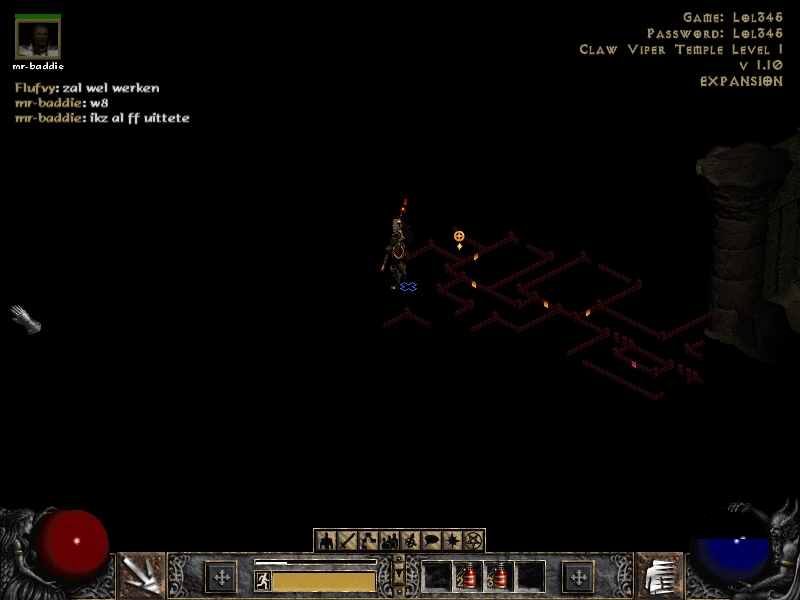Open the game menu pentagram icon

[x=473, y=541]
